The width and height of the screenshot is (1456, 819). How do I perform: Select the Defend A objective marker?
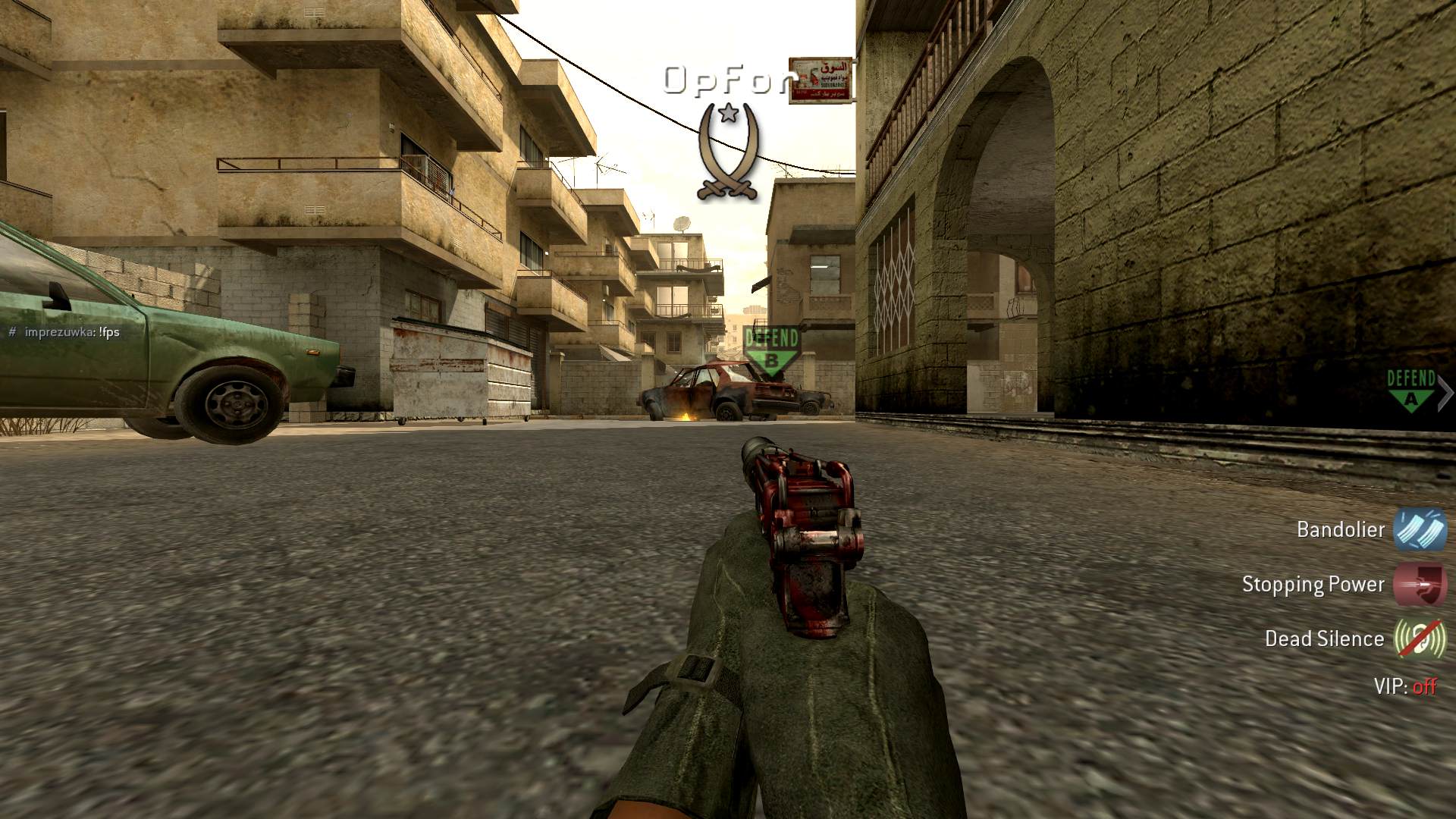coord(1410,390)
